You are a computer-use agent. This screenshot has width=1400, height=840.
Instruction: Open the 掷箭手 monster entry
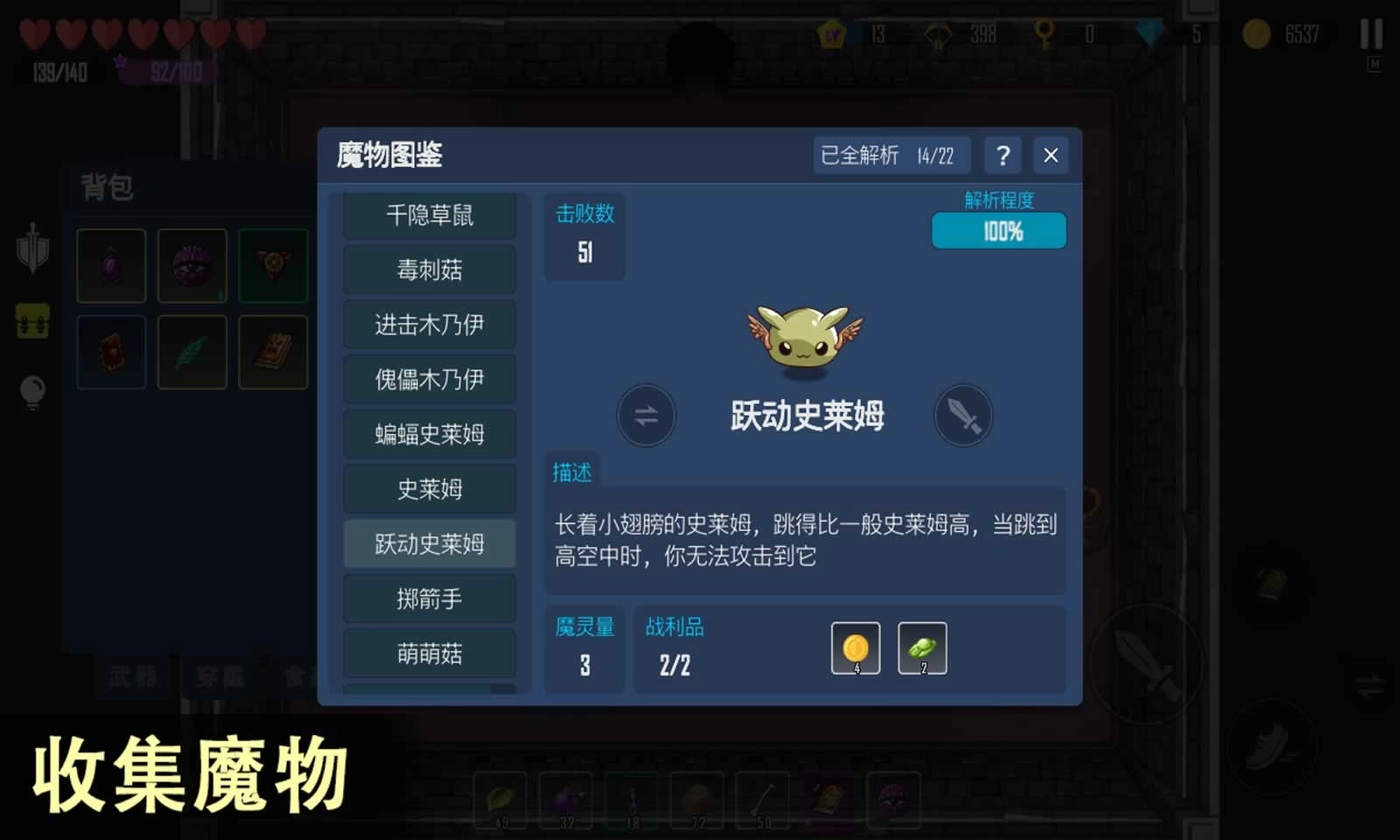(x=430, y=599)
